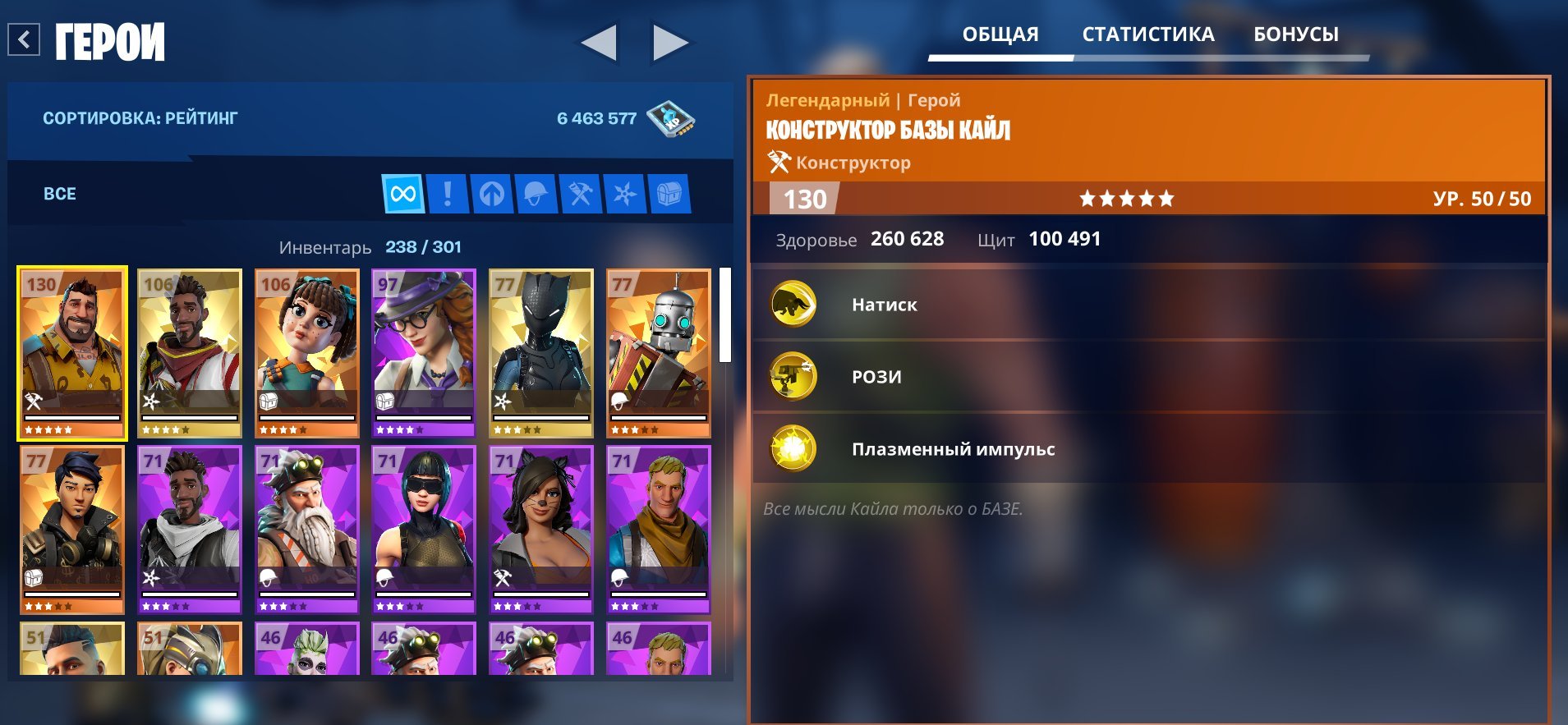Go to previous page with left arrow
Viewport: 1568px width, 725px height.
599,43
